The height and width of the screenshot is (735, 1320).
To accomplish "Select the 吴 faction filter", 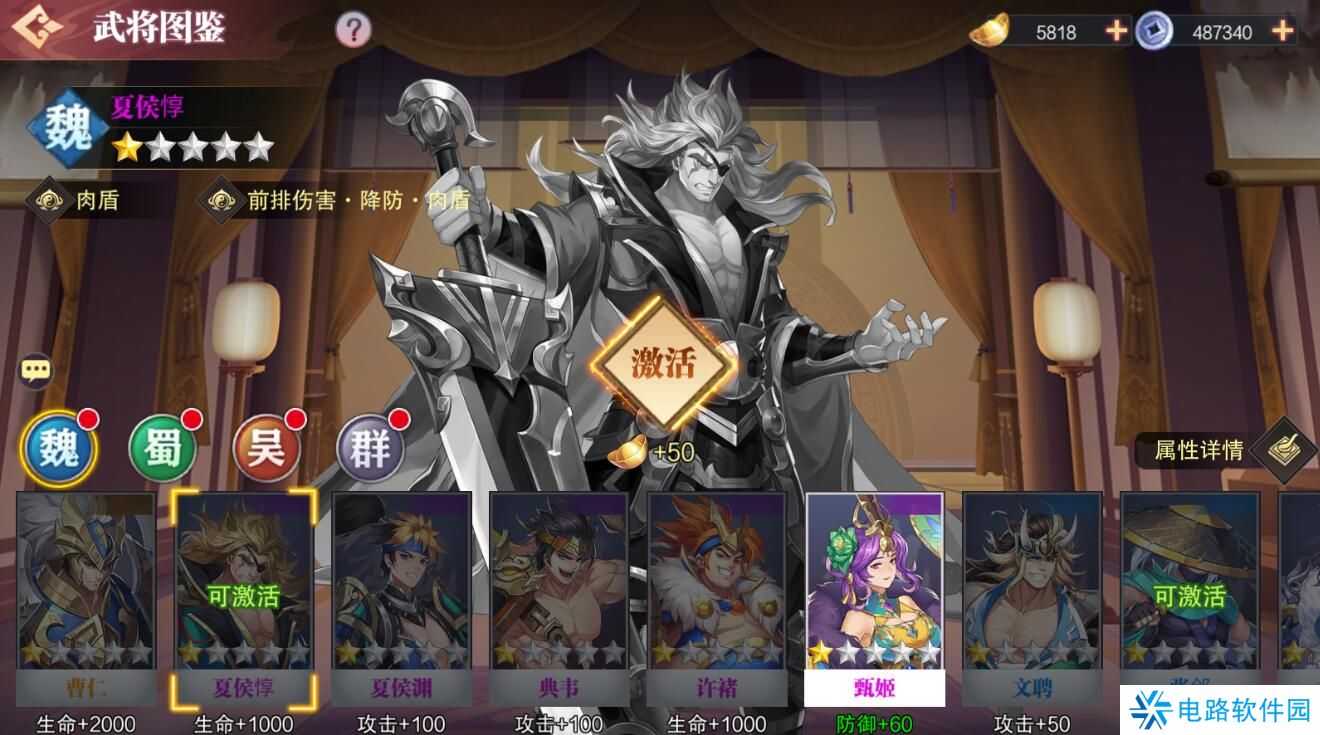I will tap(267, 448).
